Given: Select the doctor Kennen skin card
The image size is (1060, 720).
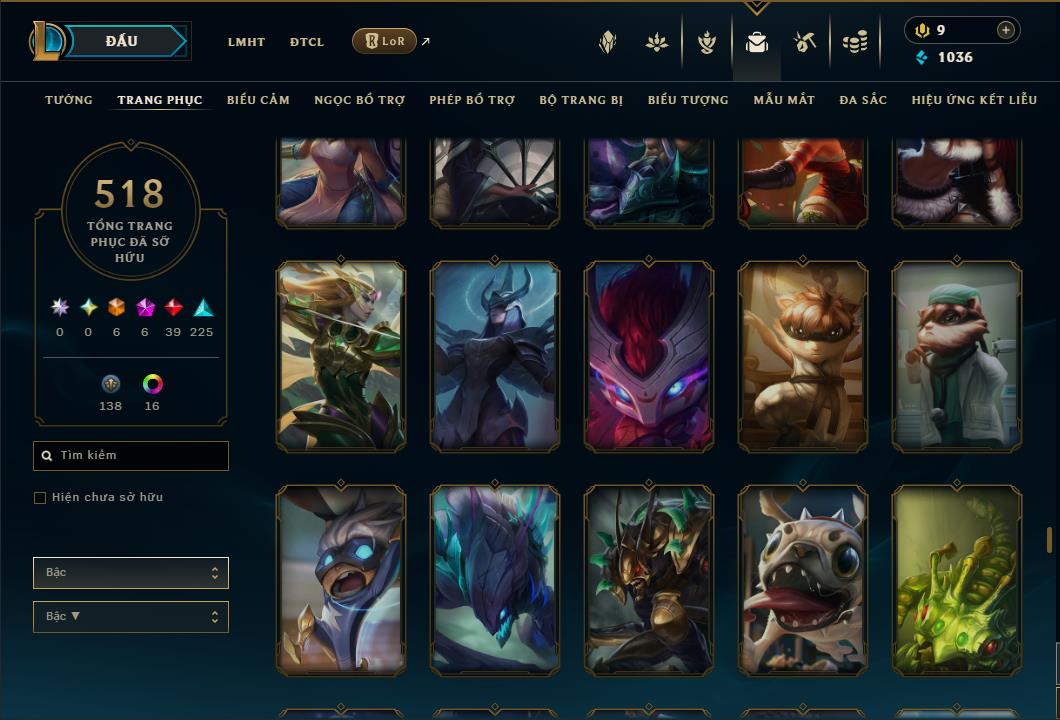Looking at the screenshot, I should [956, 356].
